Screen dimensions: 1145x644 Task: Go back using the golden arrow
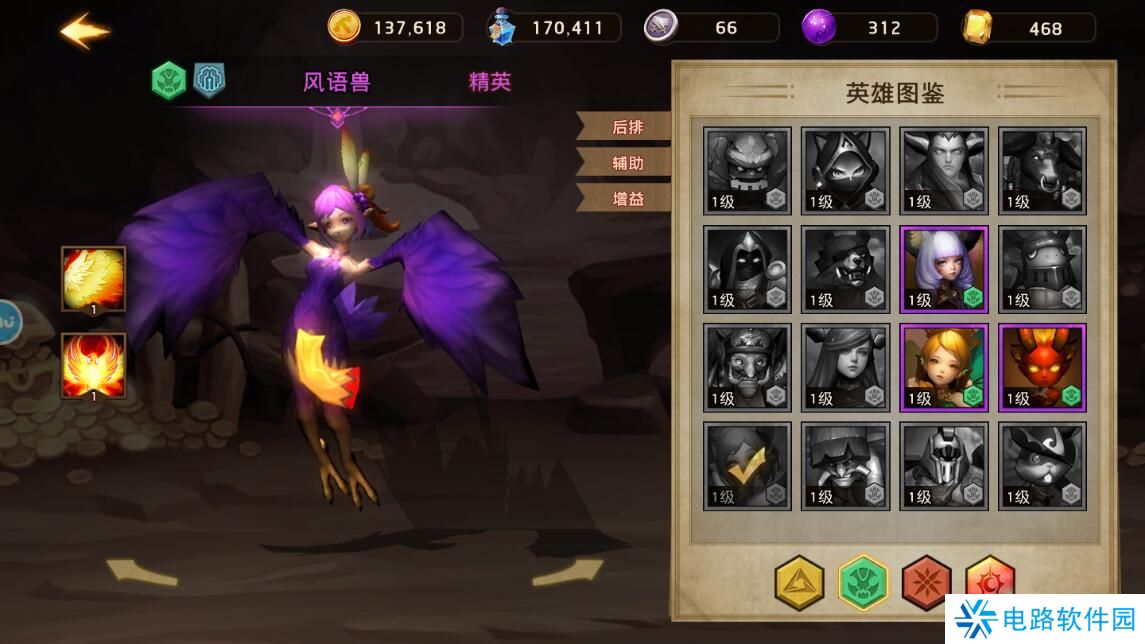85,31
